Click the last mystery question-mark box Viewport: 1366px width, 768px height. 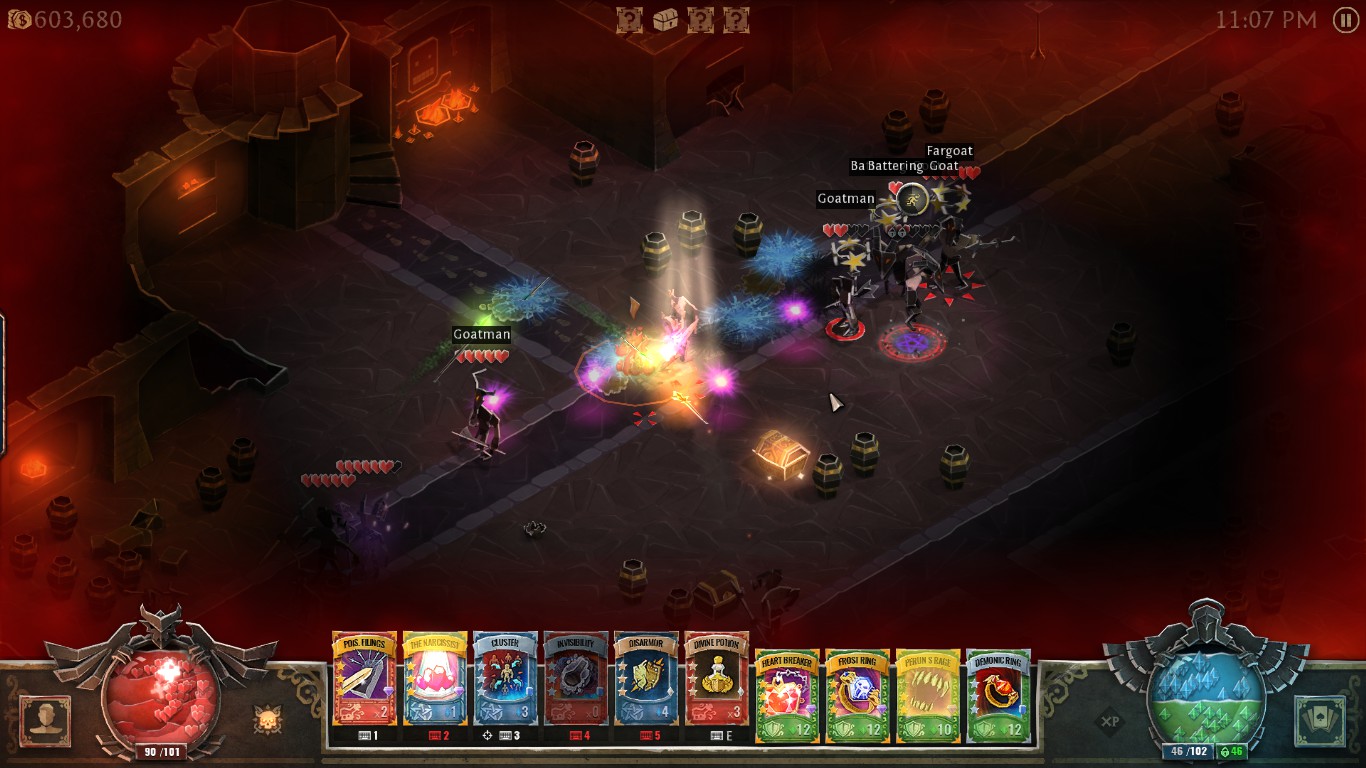pyautogui.click(x=736, y=20)
